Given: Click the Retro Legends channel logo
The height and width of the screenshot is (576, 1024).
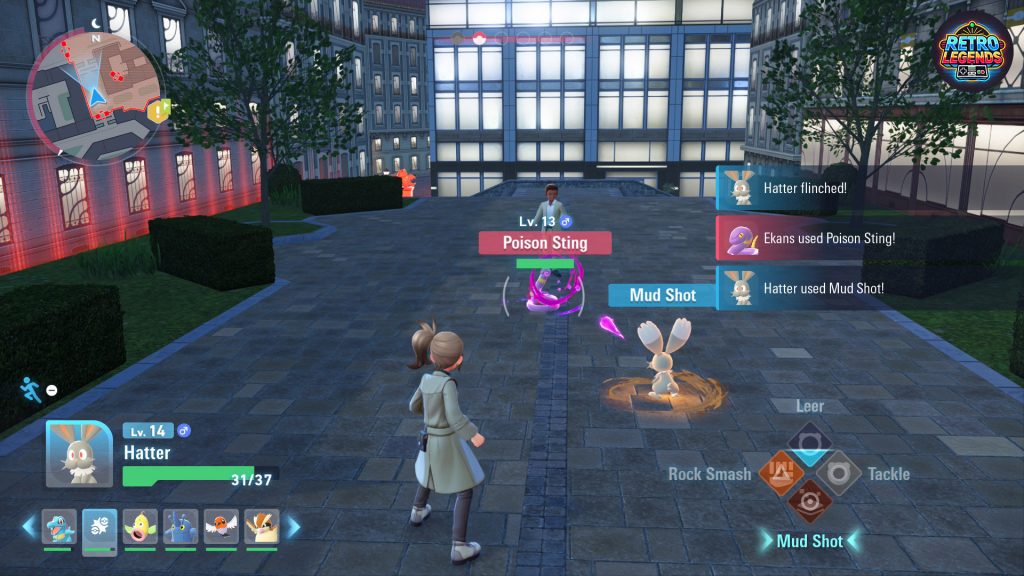Looking at the screenshot, I should coord(974,51).
